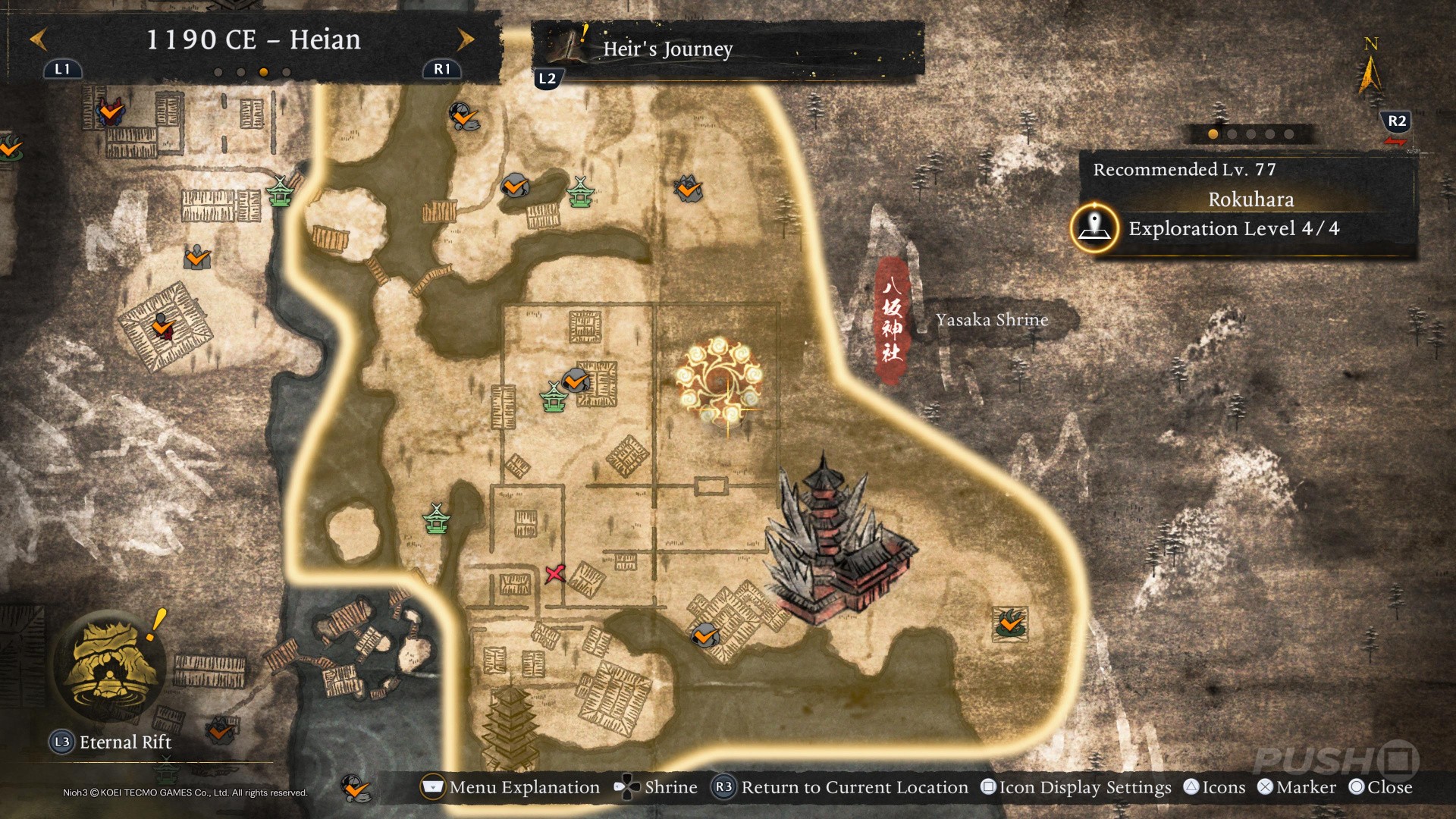This screenshot has height=819, width=1456.
Task: Open the Menu Explanation option
Action: pos(511,787)
